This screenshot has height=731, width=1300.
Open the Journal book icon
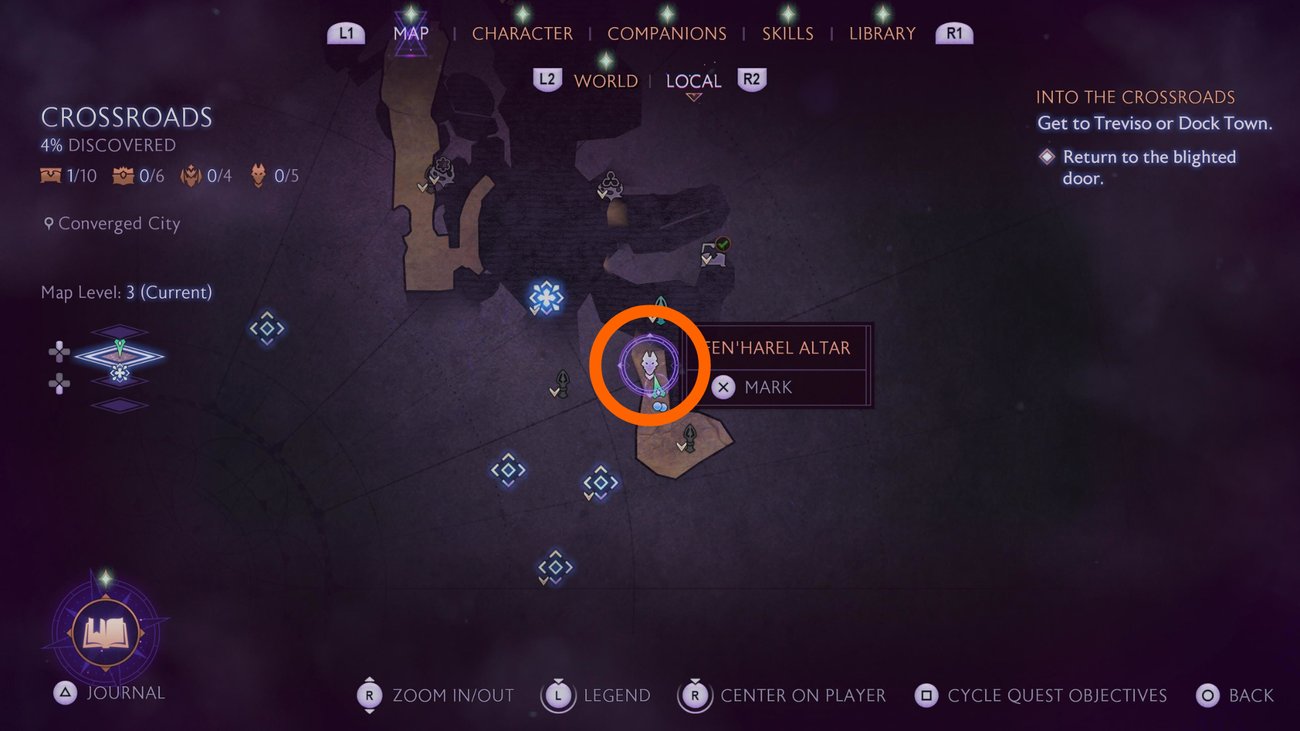[104, 632]
